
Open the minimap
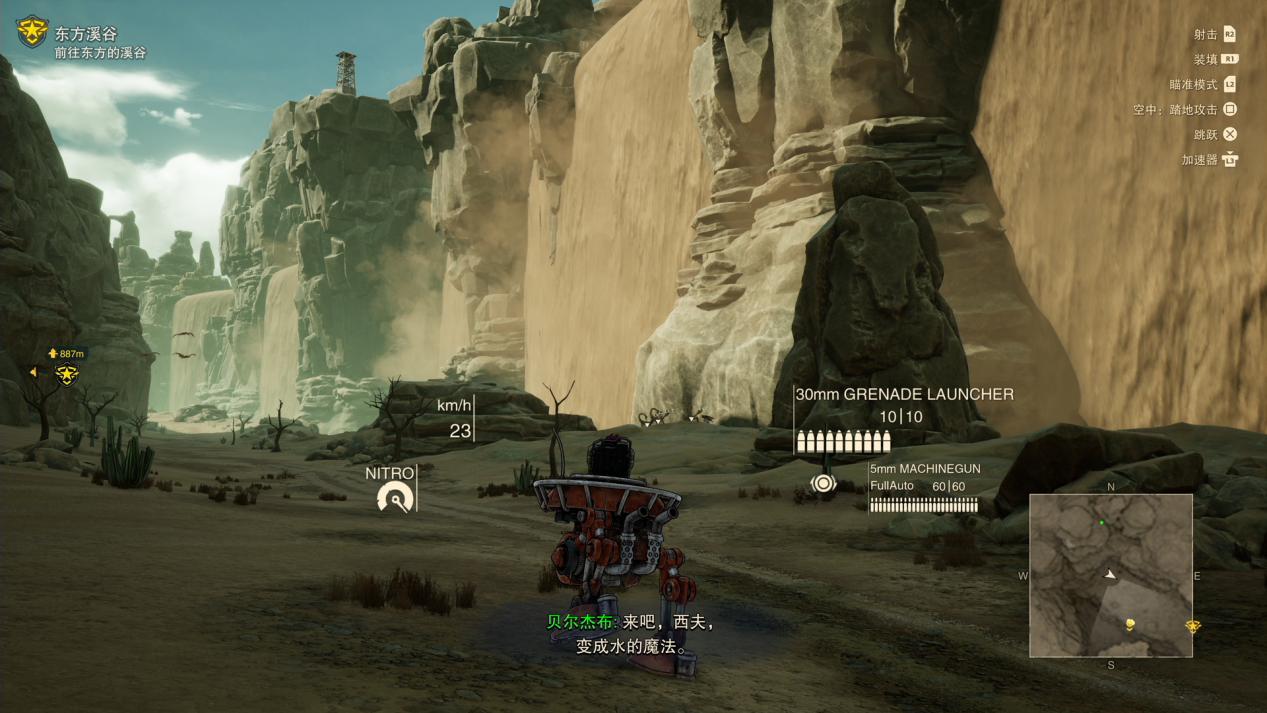point(1110,575)
